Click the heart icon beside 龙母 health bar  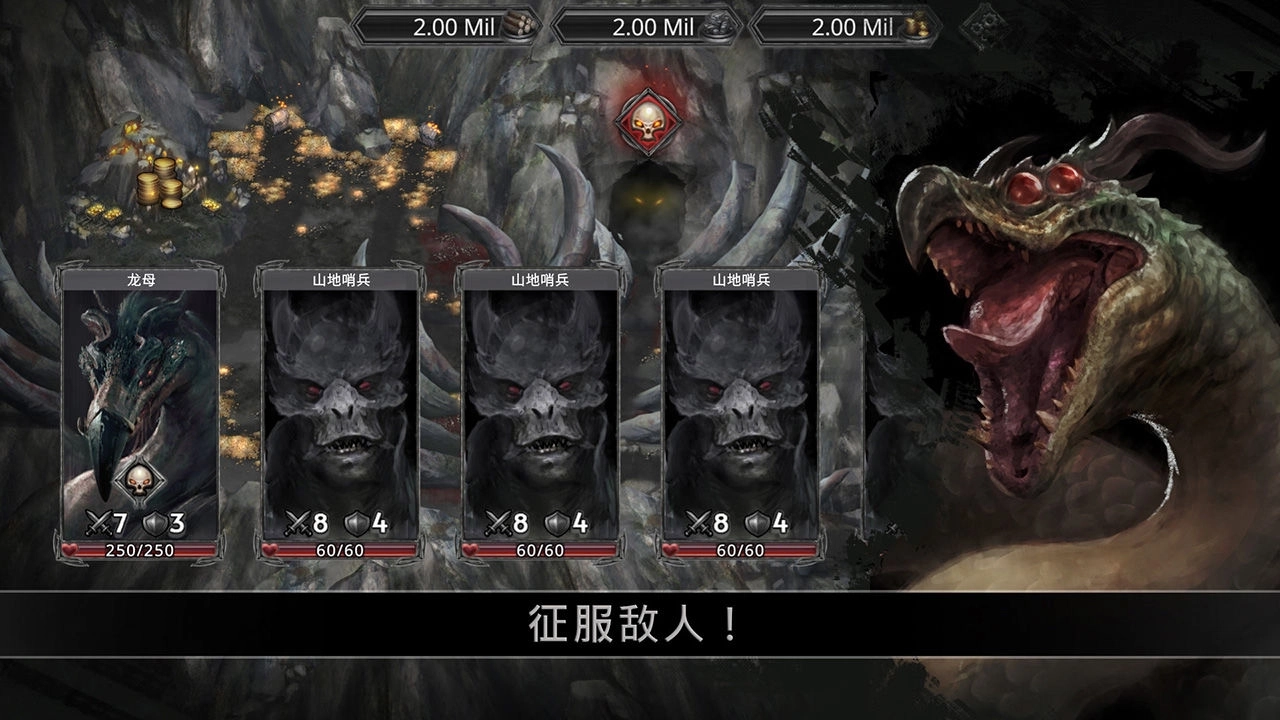click(x=70, y=547)
